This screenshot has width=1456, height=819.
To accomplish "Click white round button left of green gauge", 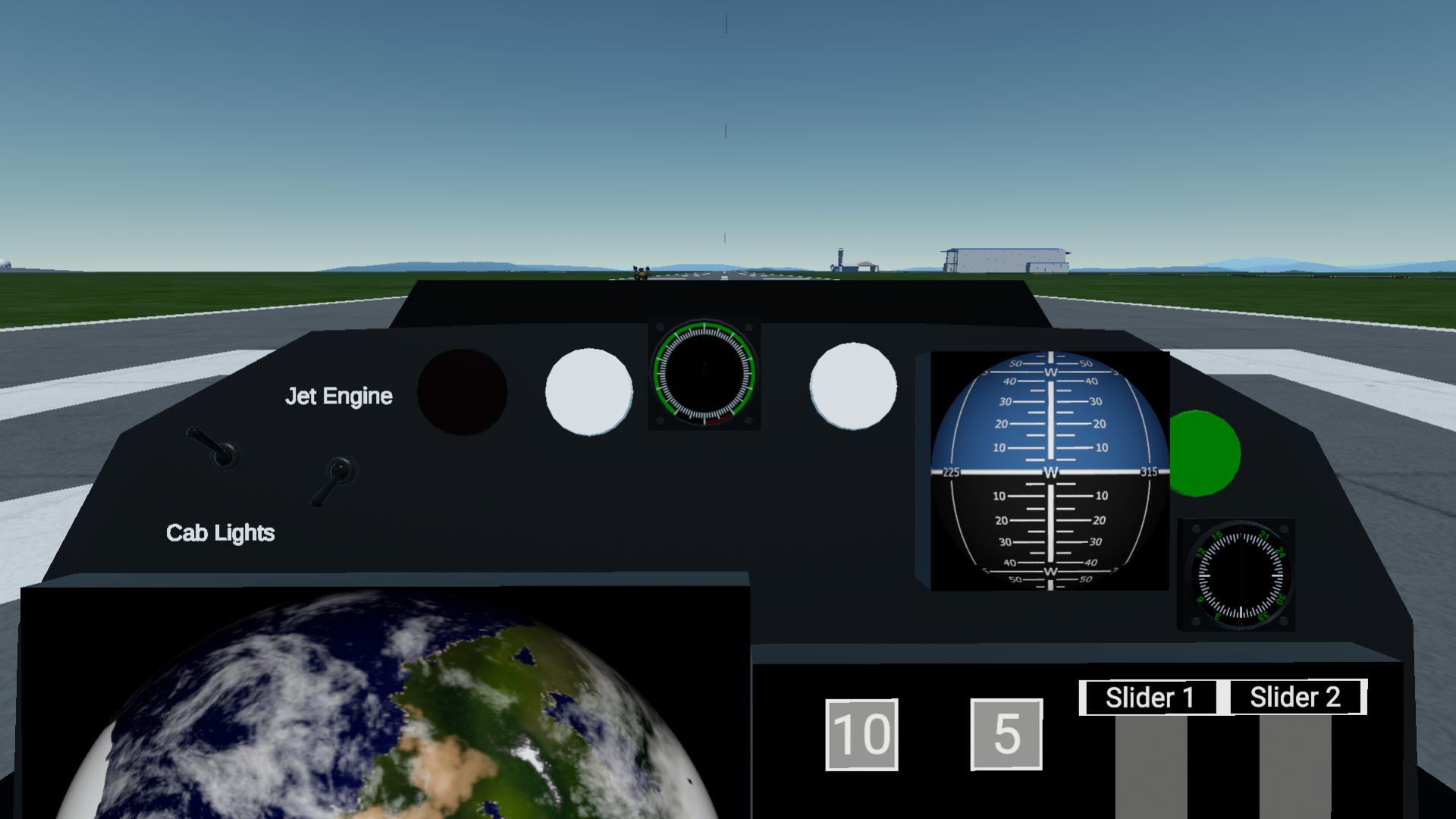I will [x=588, y=391].
